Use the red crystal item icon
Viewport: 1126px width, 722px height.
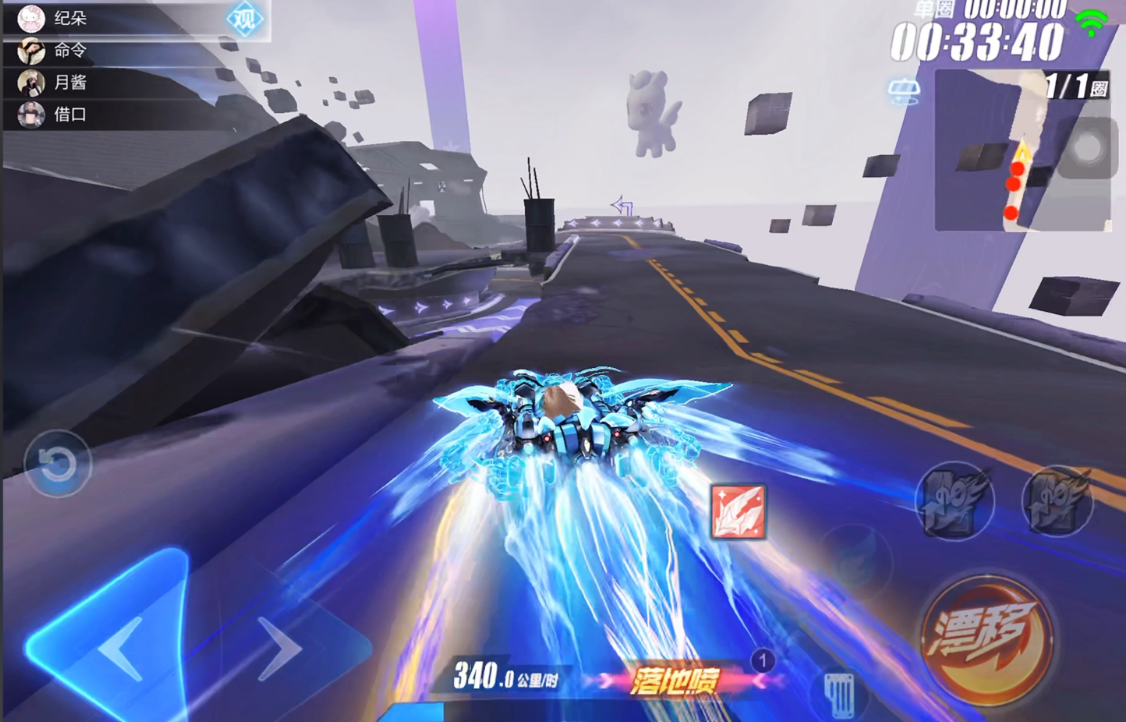coord(738,512)
